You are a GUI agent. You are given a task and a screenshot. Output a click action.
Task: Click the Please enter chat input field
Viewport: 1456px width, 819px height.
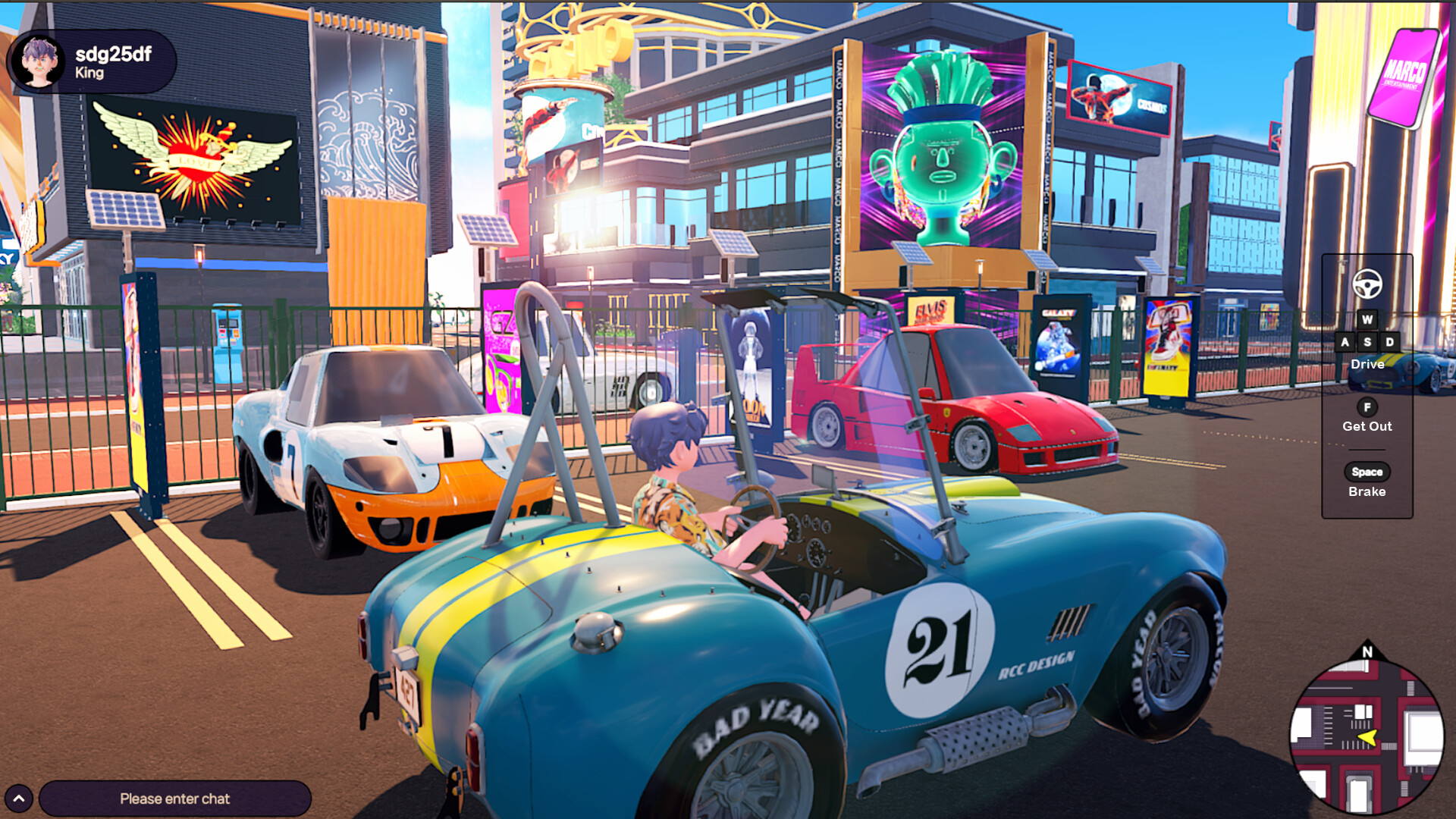click(x=174, y=799)
